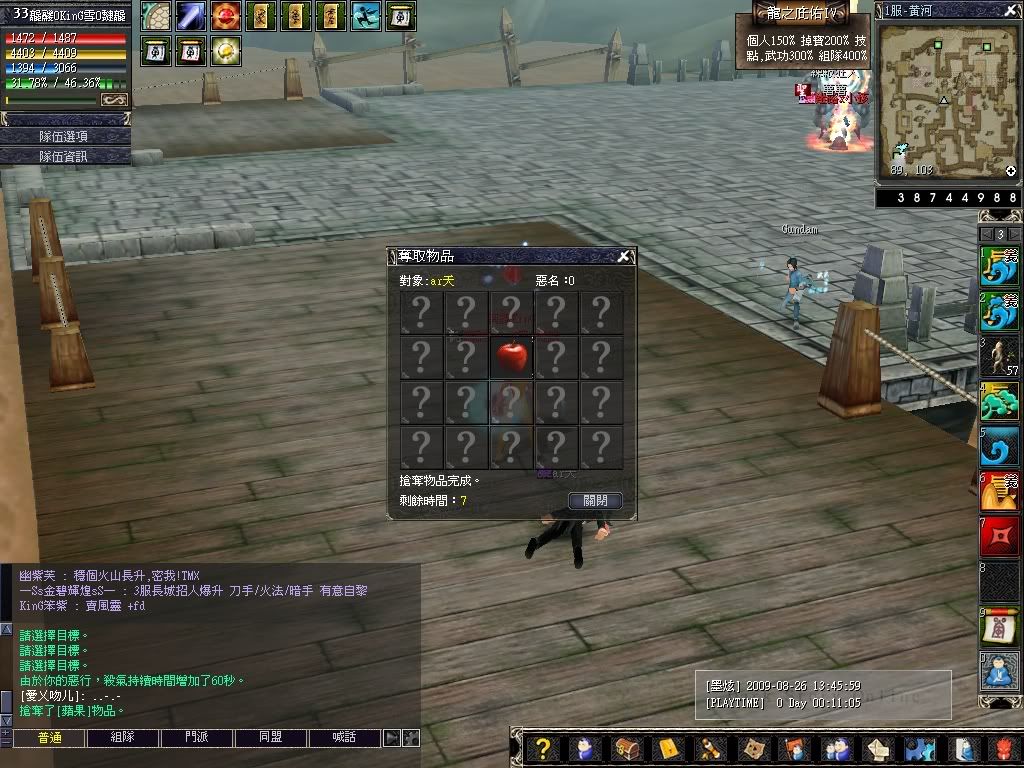Open the 隊伍資訊 party info panel

[65, 156]
